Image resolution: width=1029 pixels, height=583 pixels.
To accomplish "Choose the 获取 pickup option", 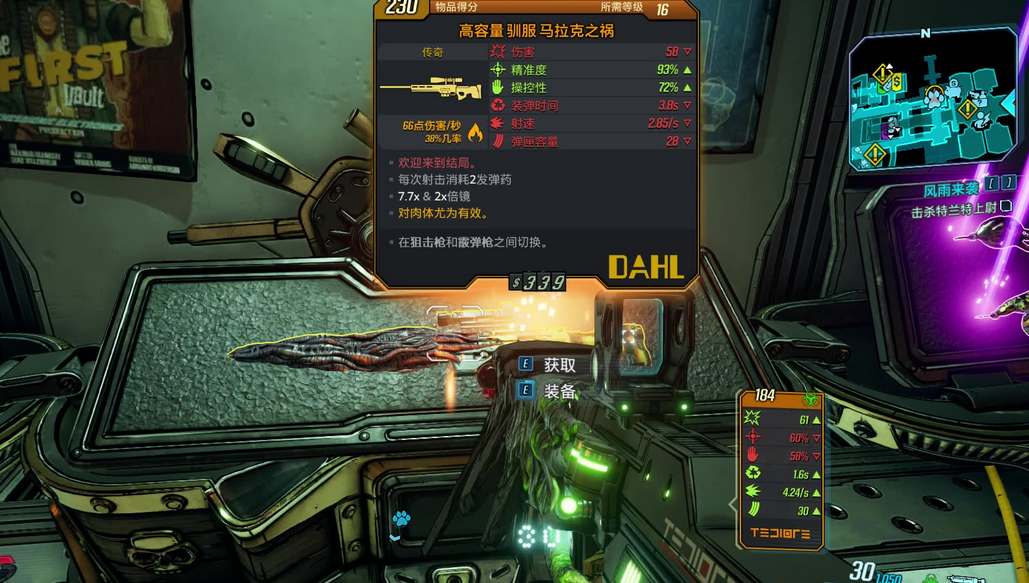I will click(x=559, y=365).
